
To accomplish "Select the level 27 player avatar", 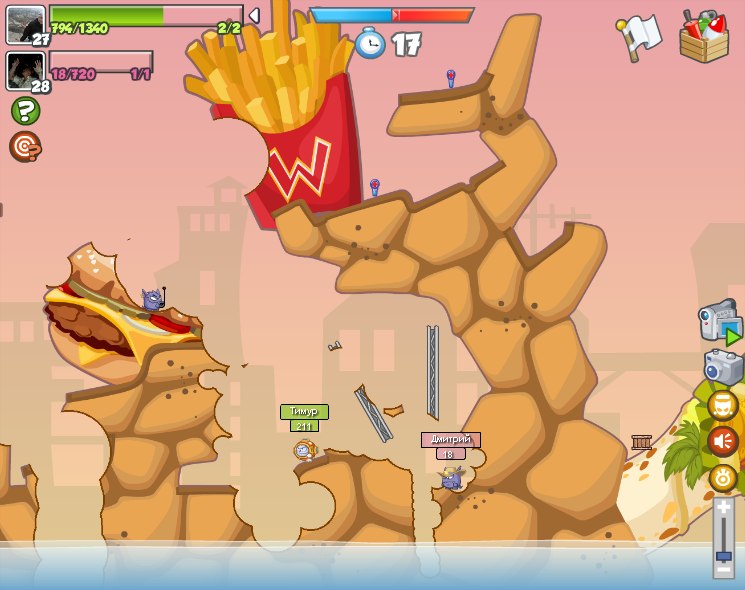I will tap(25, 24).
